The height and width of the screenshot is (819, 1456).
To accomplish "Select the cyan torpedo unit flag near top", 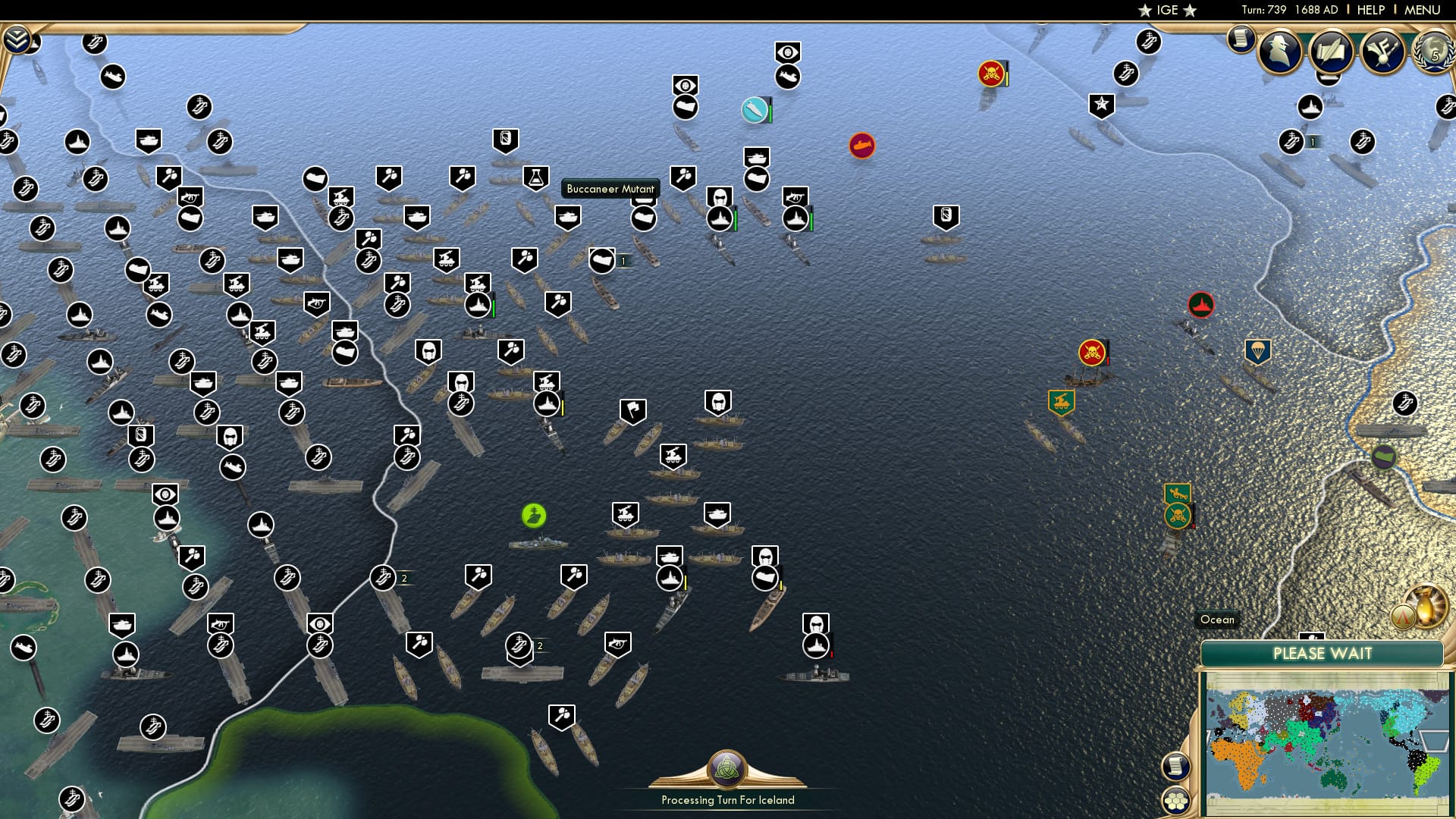I will pos(755,110).
